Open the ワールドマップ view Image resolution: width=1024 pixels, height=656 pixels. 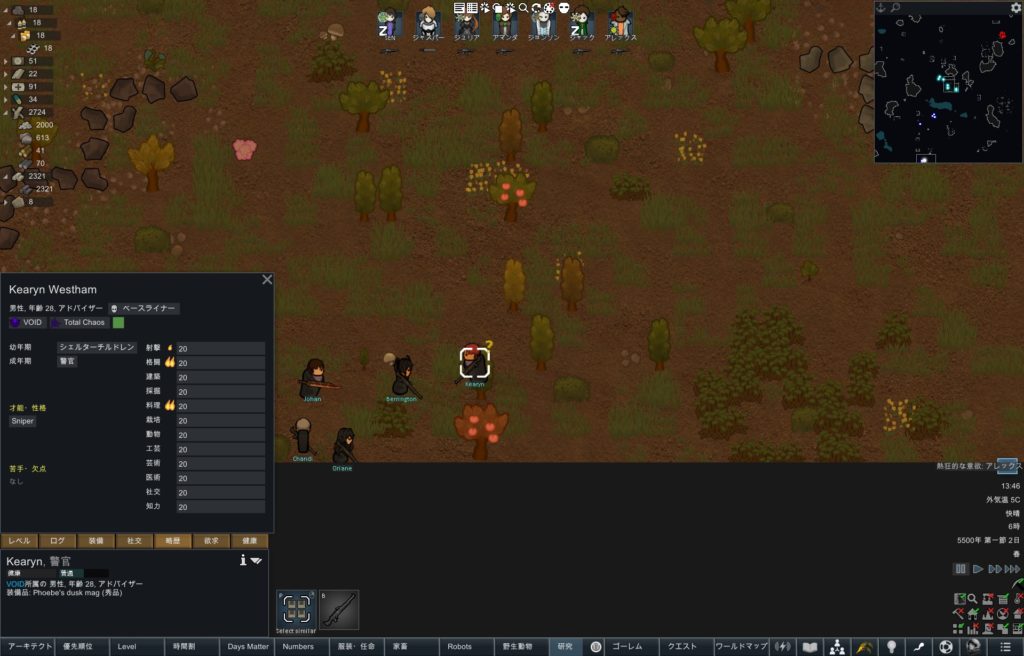[741, 647]
